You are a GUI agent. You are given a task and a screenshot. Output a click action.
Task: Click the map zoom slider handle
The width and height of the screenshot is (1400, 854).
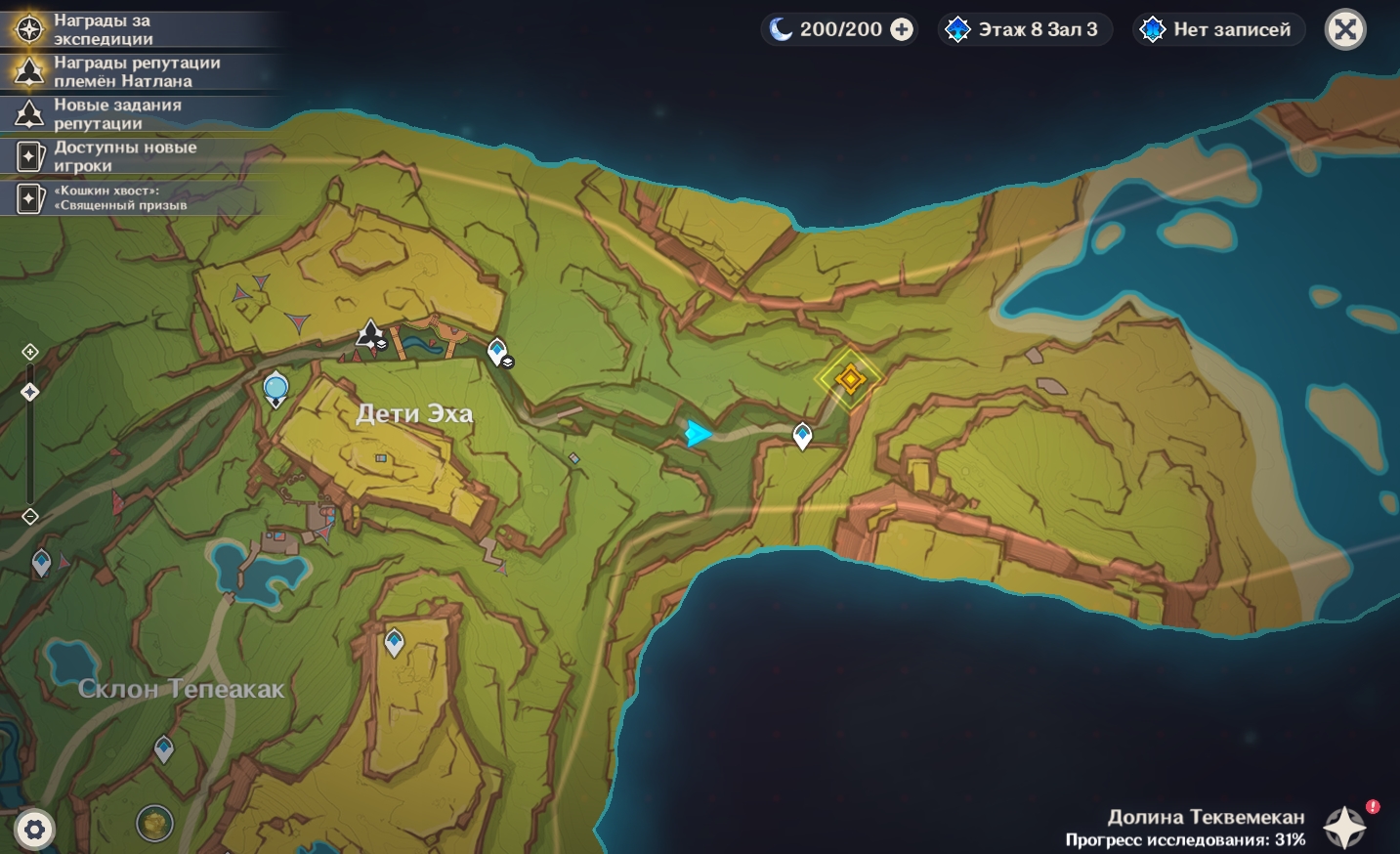click(30, 392)
